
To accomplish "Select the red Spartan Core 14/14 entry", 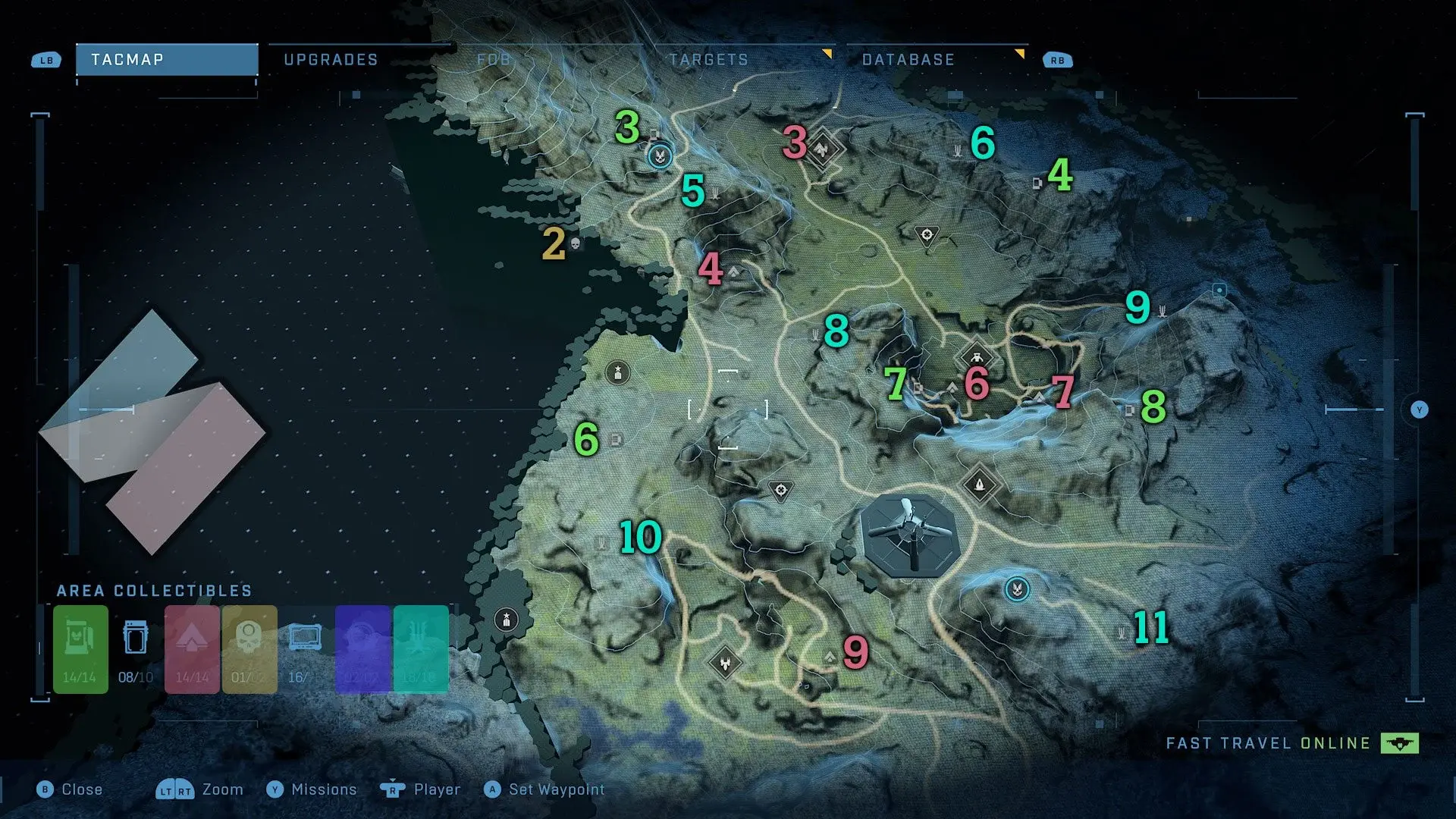I will 192,649.
